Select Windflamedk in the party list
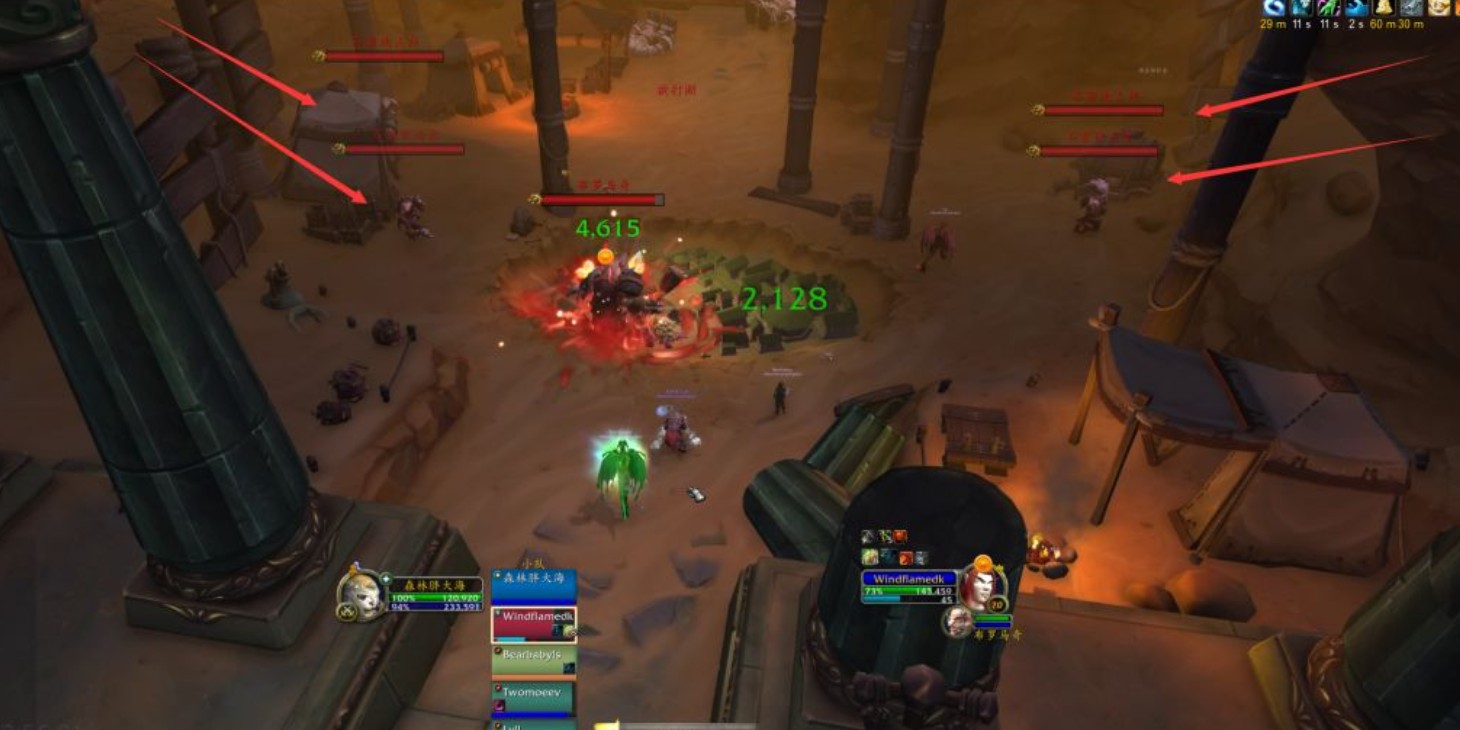Viewport: 1460px width, 730px height. (533, 624)
